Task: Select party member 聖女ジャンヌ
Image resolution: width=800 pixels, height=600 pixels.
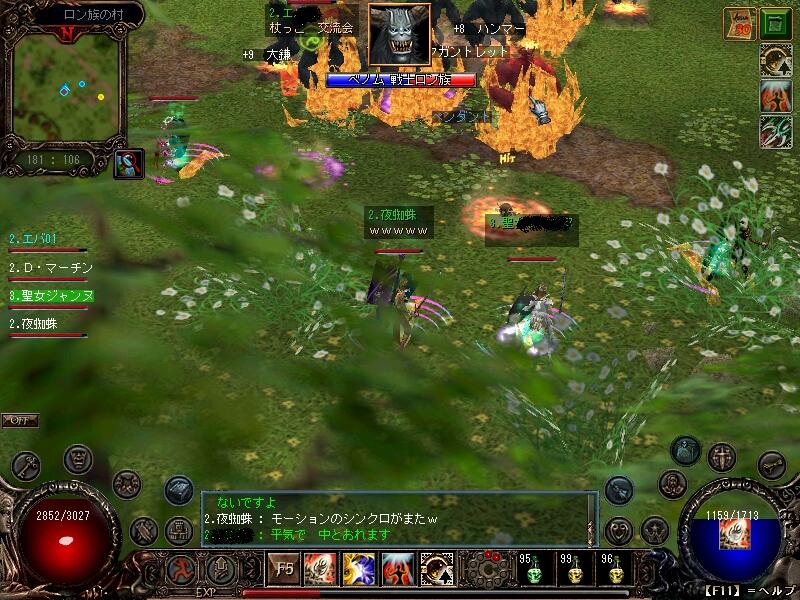Action: pyautogui.click(x=51, y=296)
